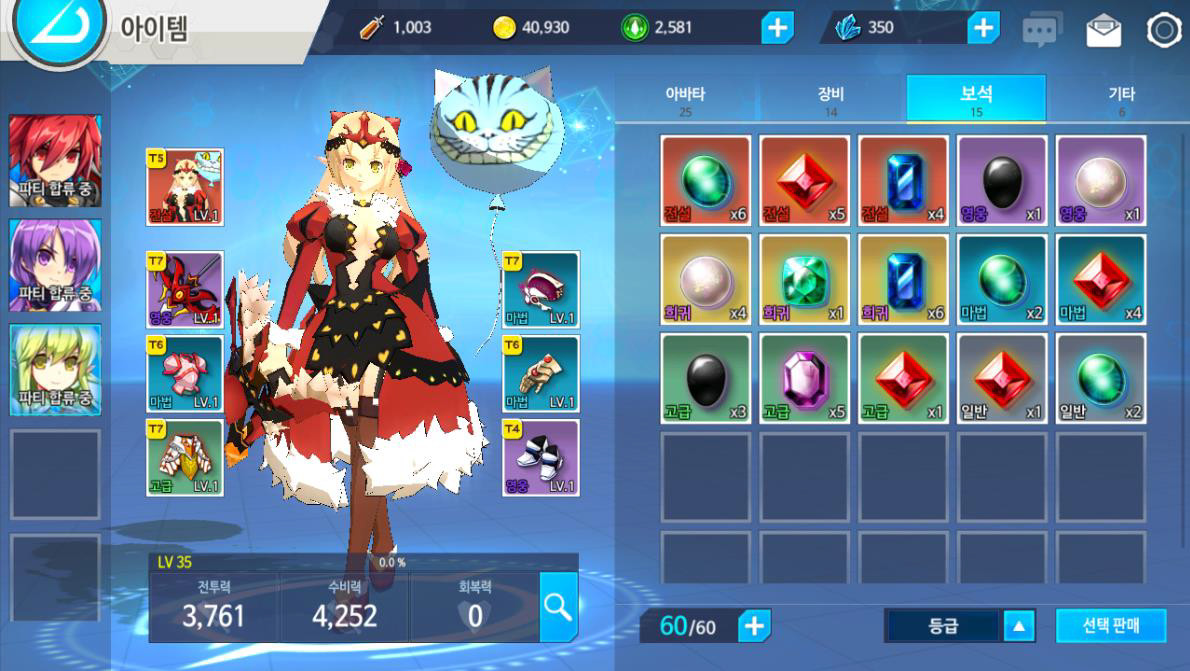Select the purple gem stack of five
This screenshot has height=671, width=1190.
(x=804, y=379)
